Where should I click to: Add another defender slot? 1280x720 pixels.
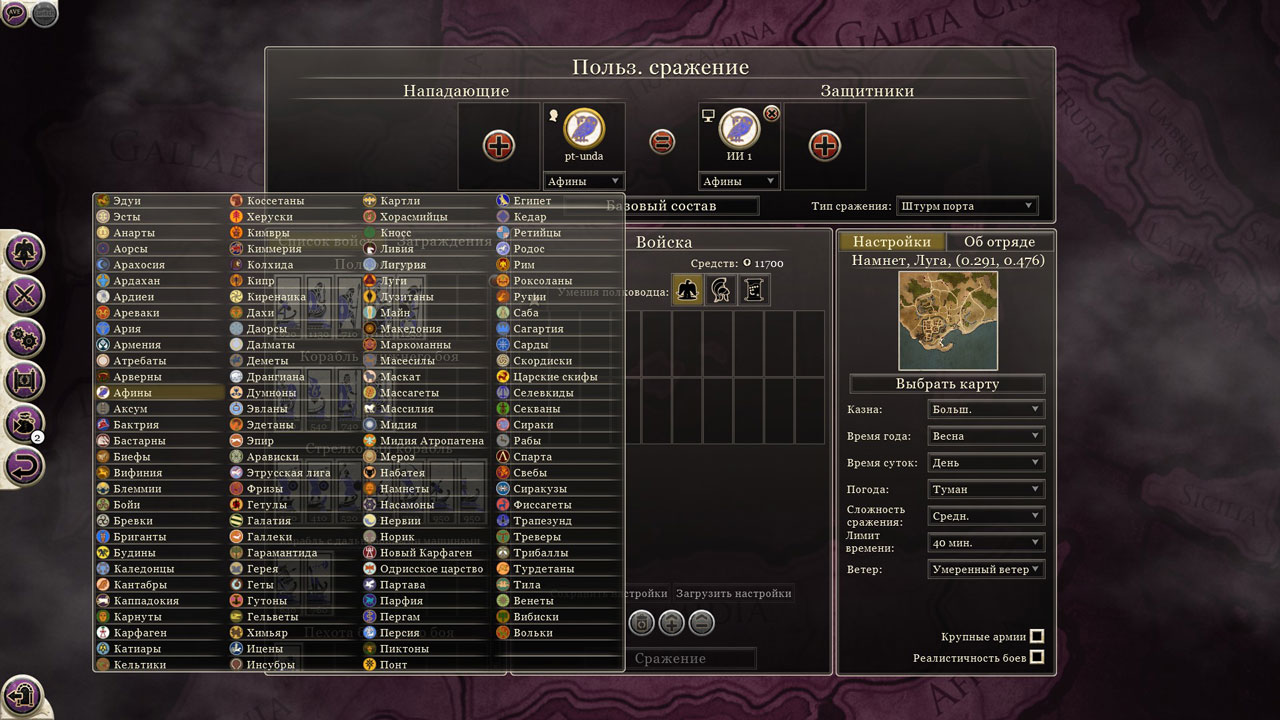tap(824, 145)
